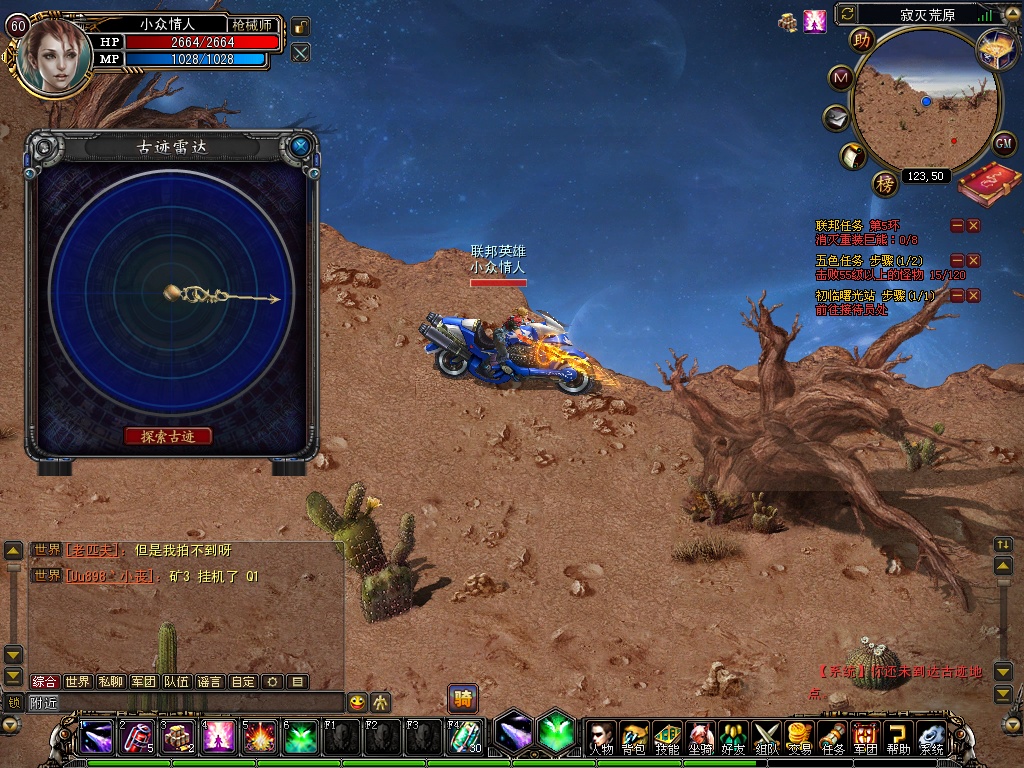Open the chat emoji smiley picker
The image size is (1024, 768).
point(357,702)
